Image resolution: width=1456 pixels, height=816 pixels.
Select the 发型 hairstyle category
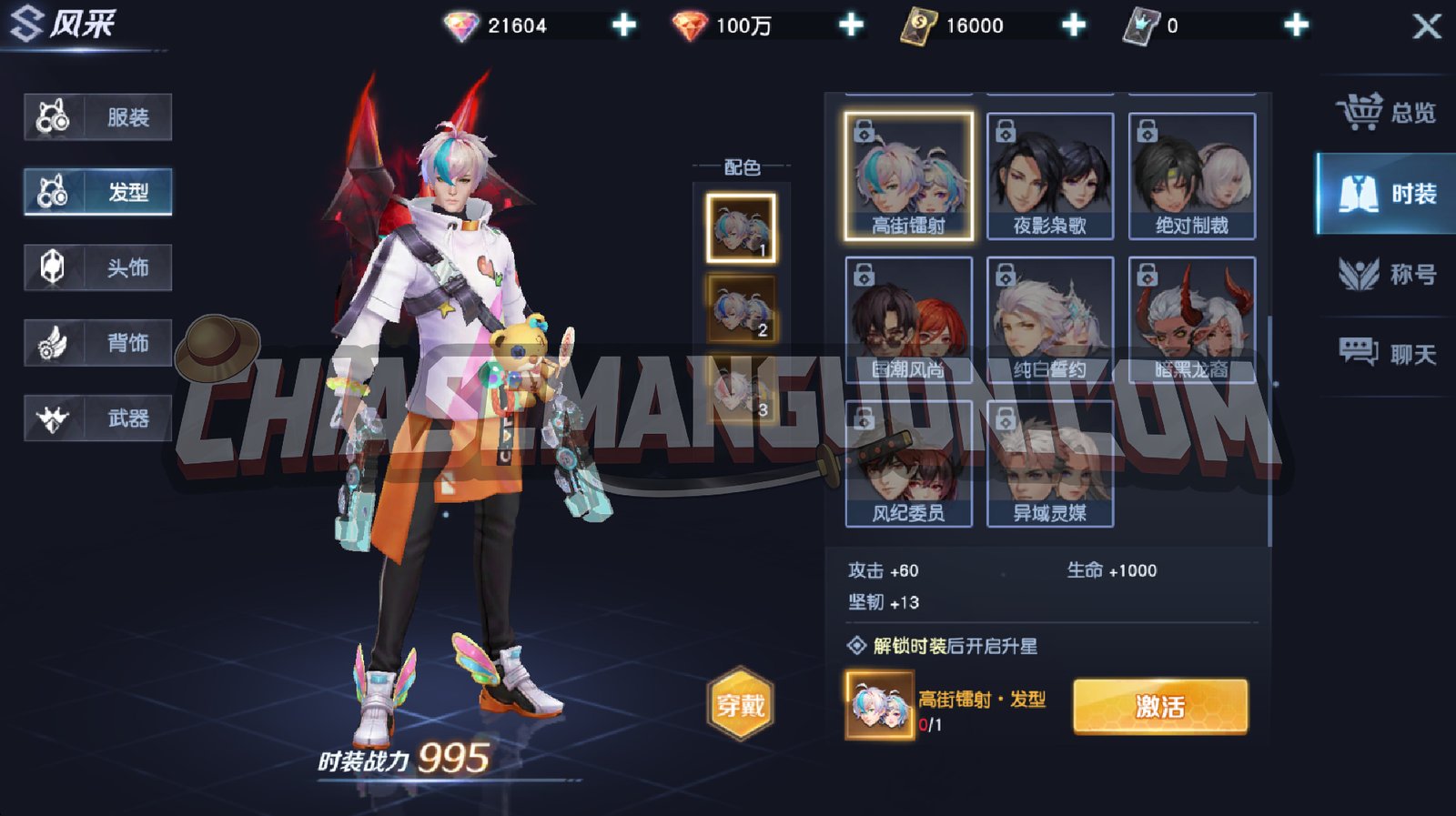[x=98, y=192]
